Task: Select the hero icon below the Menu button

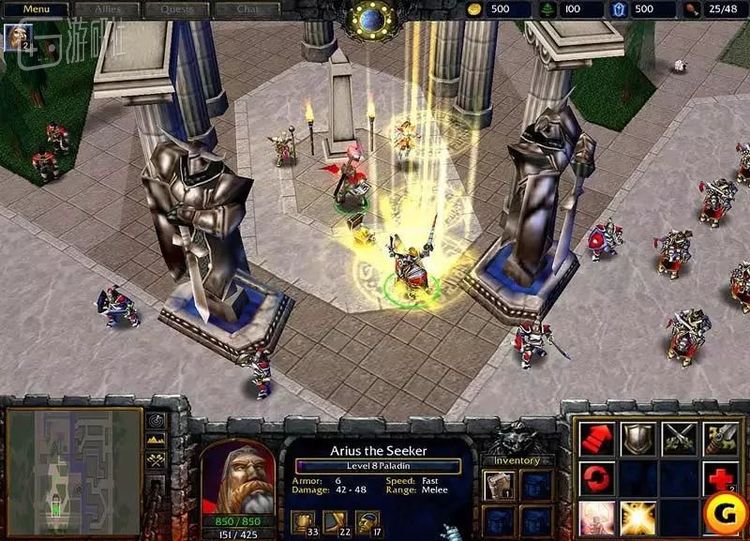Action: (17, 37)
